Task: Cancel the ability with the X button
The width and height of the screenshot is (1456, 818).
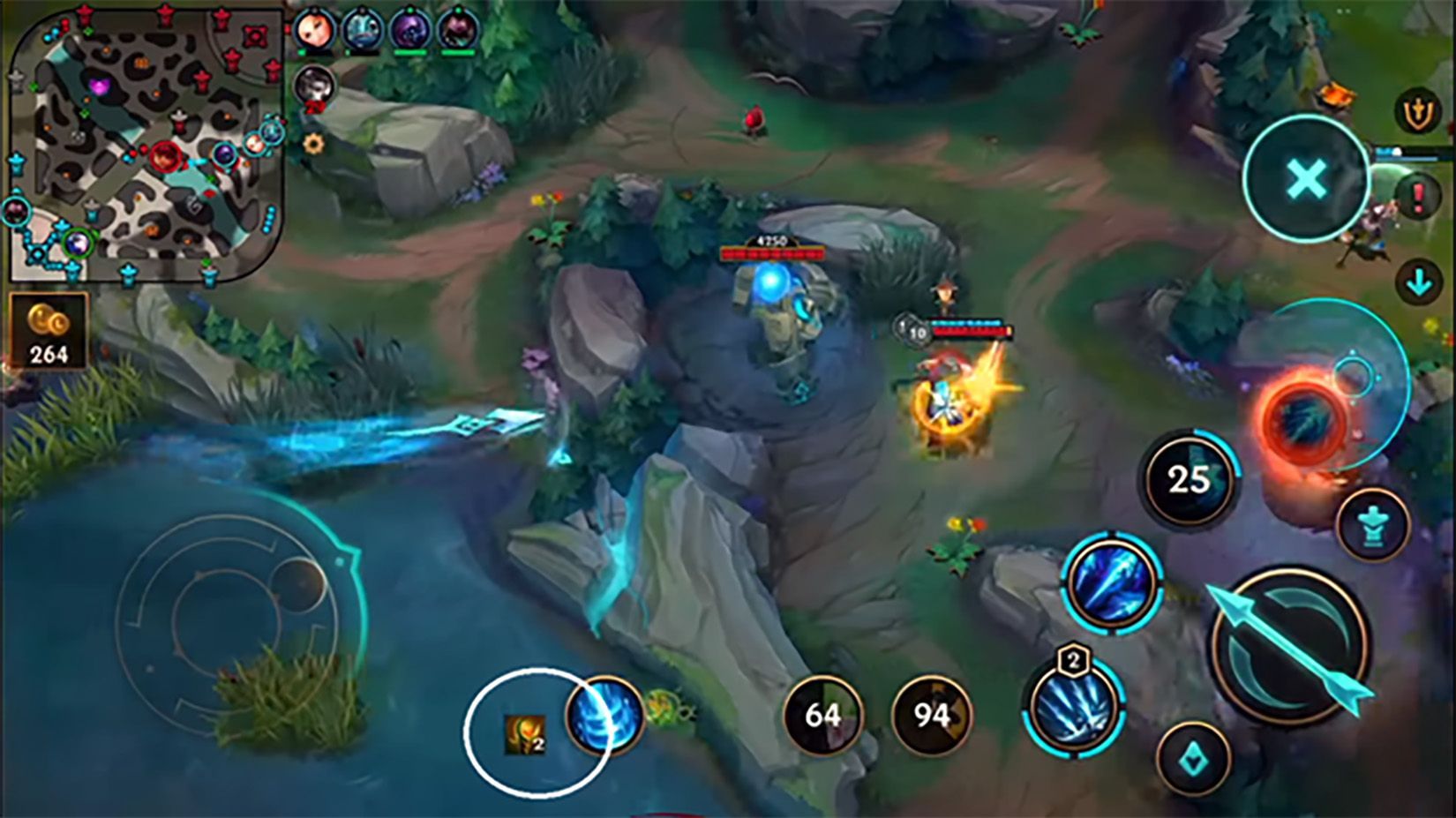Action: [x=1305, y=179]
